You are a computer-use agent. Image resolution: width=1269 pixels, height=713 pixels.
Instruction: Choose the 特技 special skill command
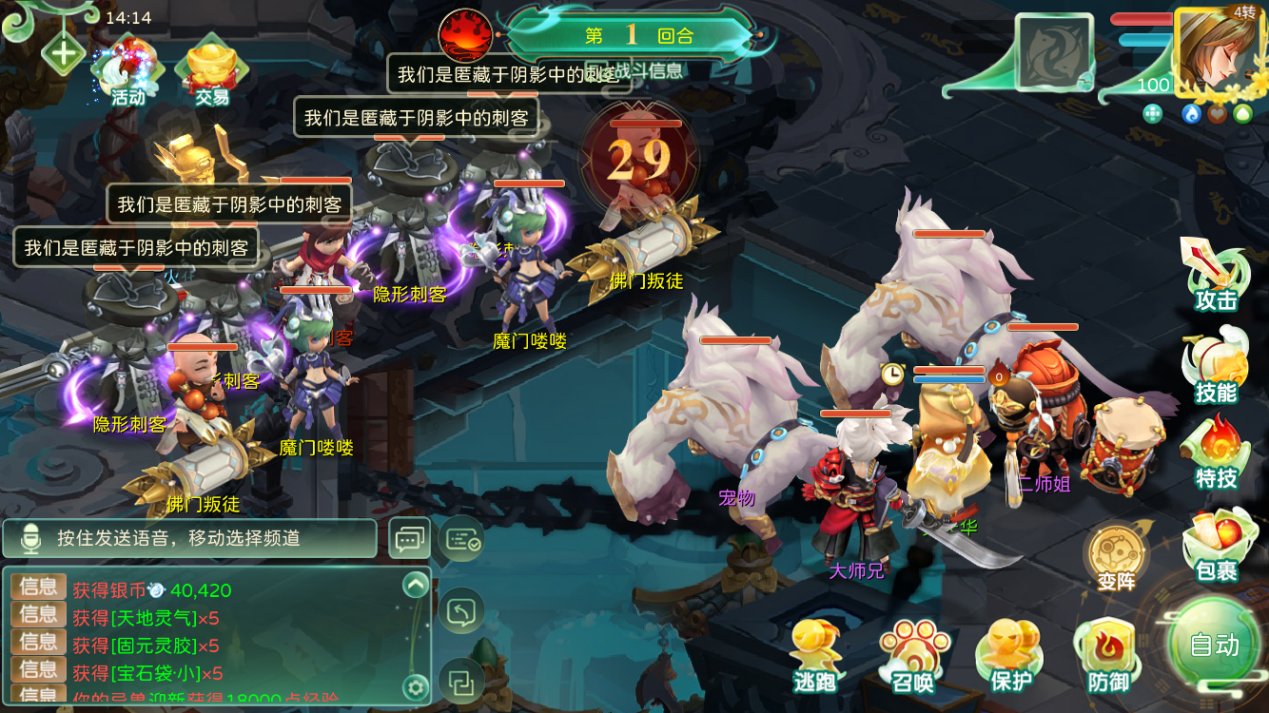[1216, 456]
